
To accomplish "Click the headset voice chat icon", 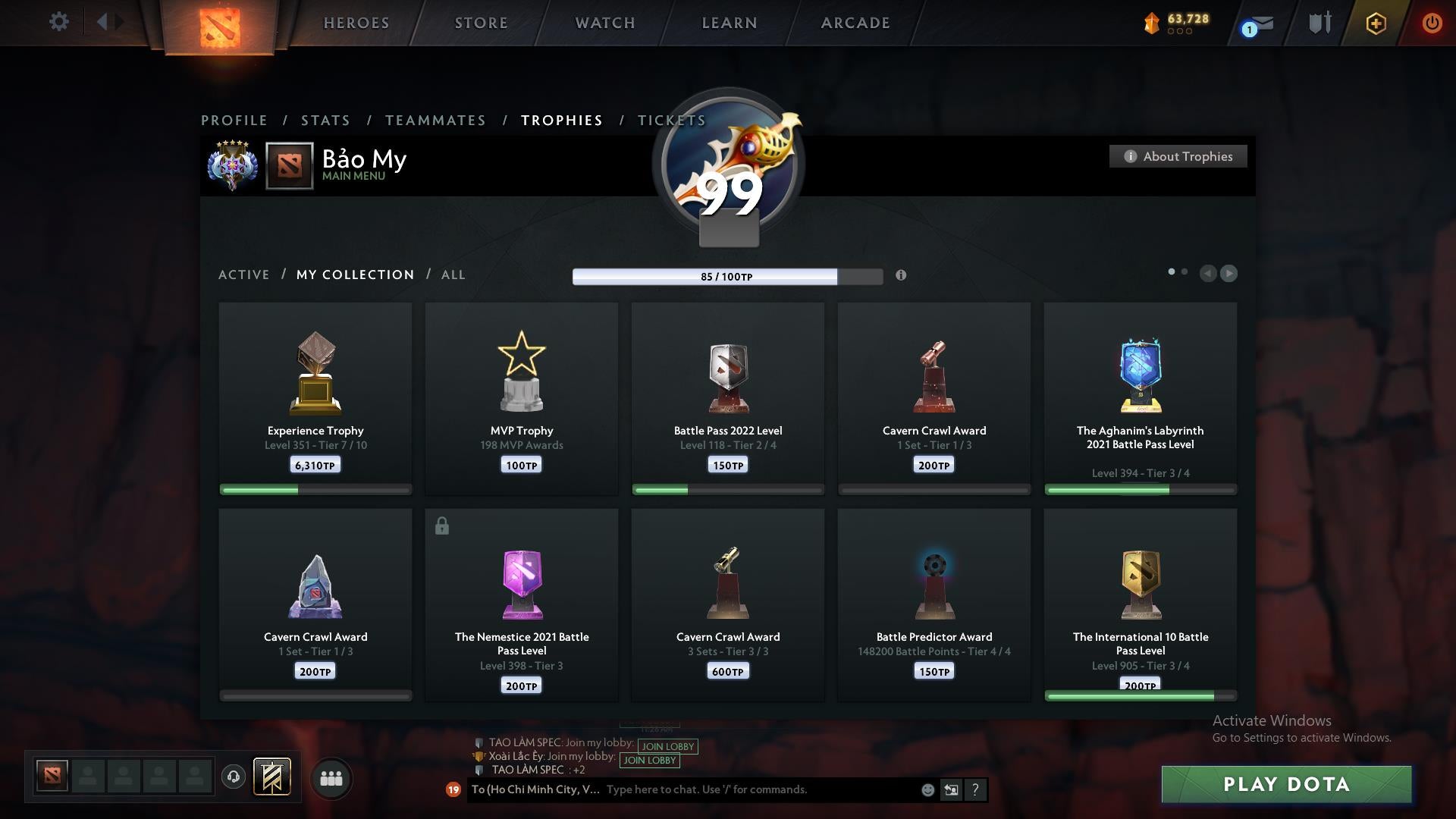I will tap(234, 778).
